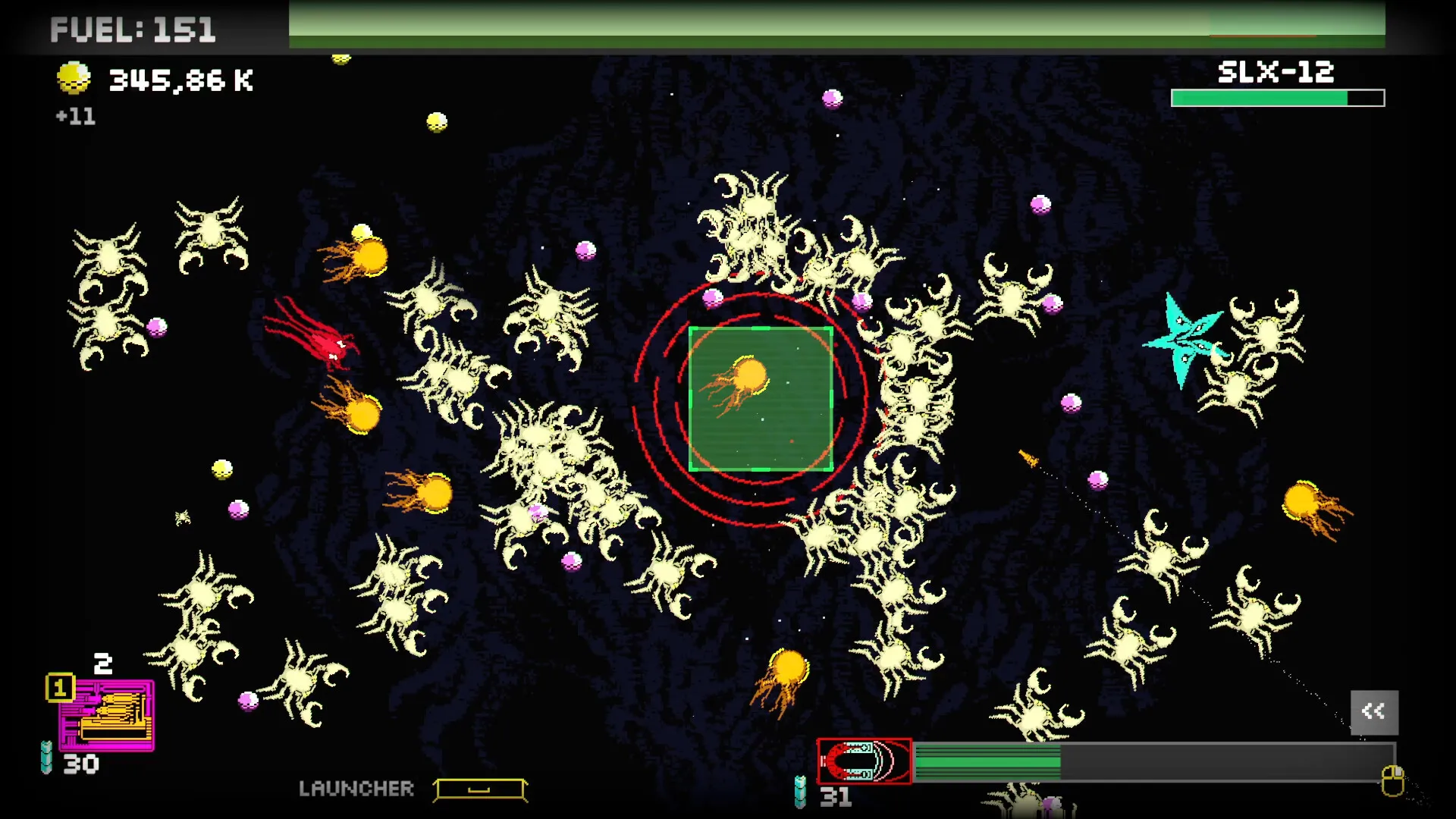The image size is (1456, 819).
Task: Activate the red magnet ability icon
Action: [864, 761]
